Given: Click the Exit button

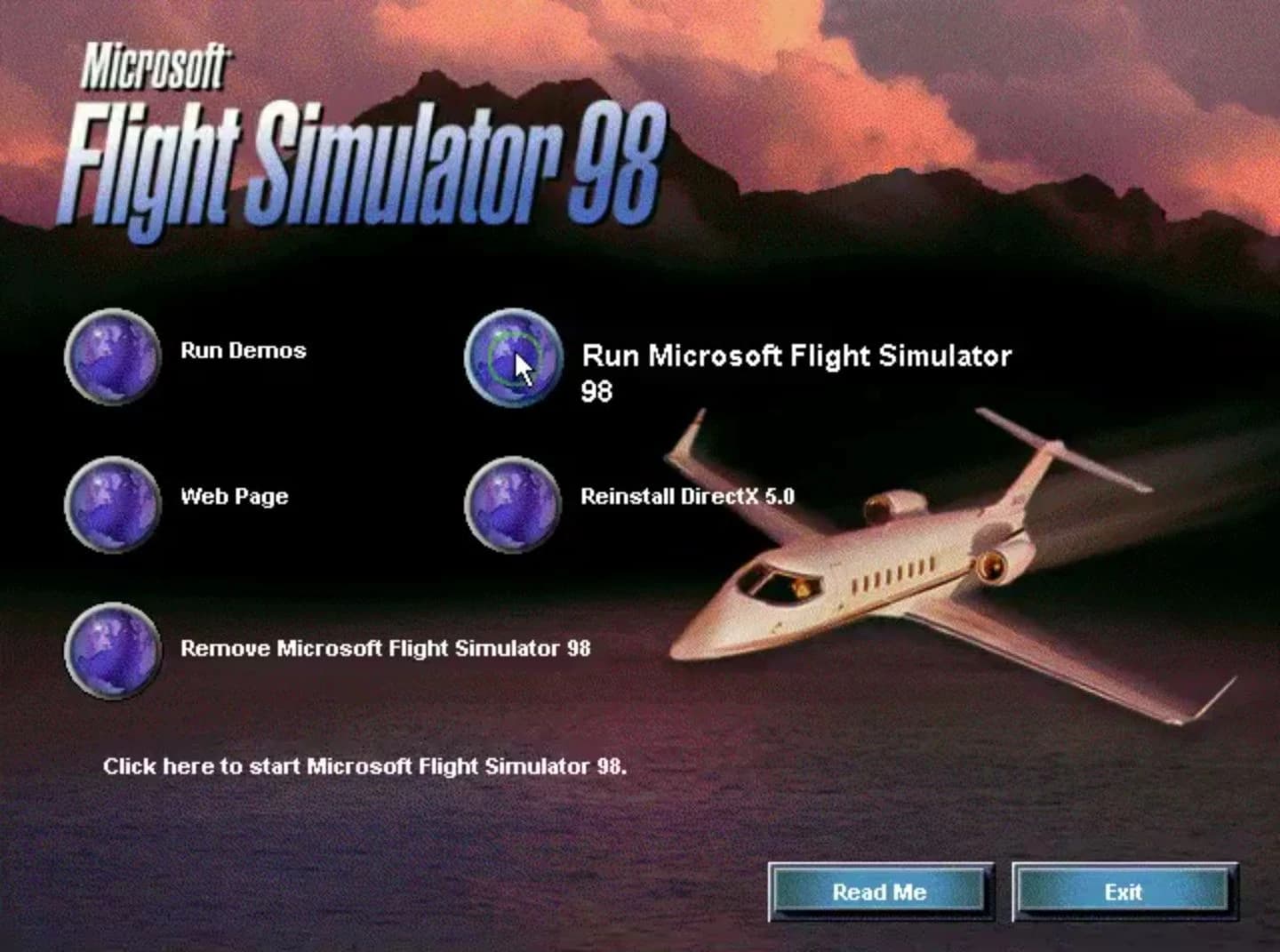Looking at the screenshot, I should 1124,892.
